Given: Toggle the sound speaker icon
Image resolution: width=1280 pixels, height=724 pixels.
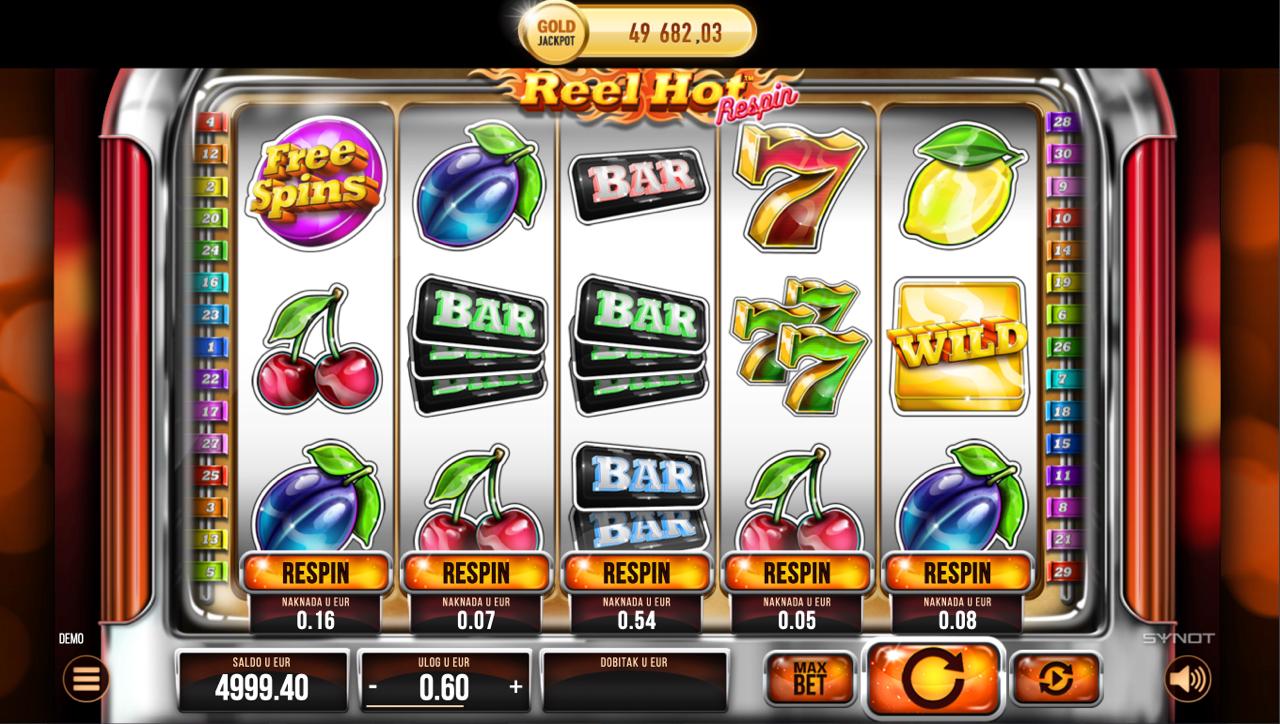Looking at the screenshot, I should (x=1187, y=679).
